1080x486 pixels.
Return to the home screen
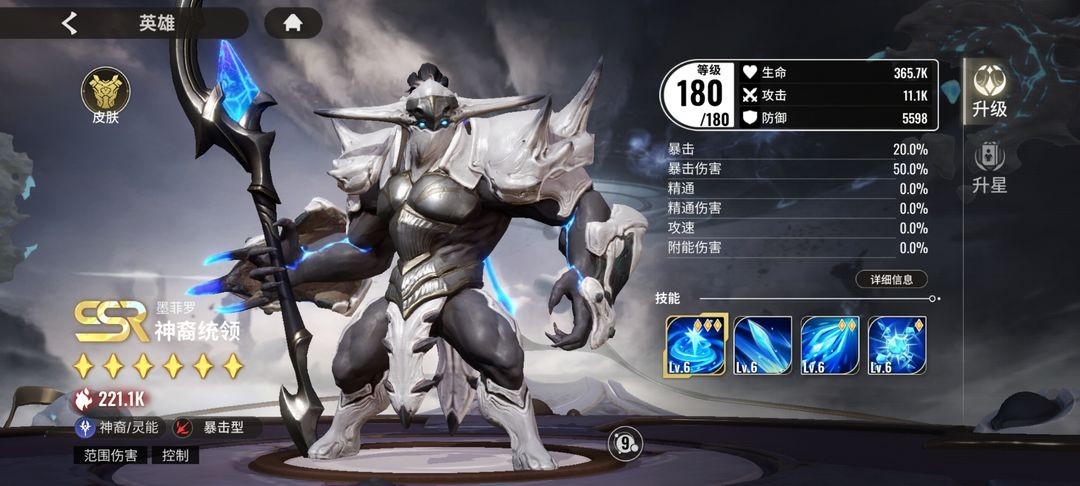pyautogui.click(x=293, y=23)
